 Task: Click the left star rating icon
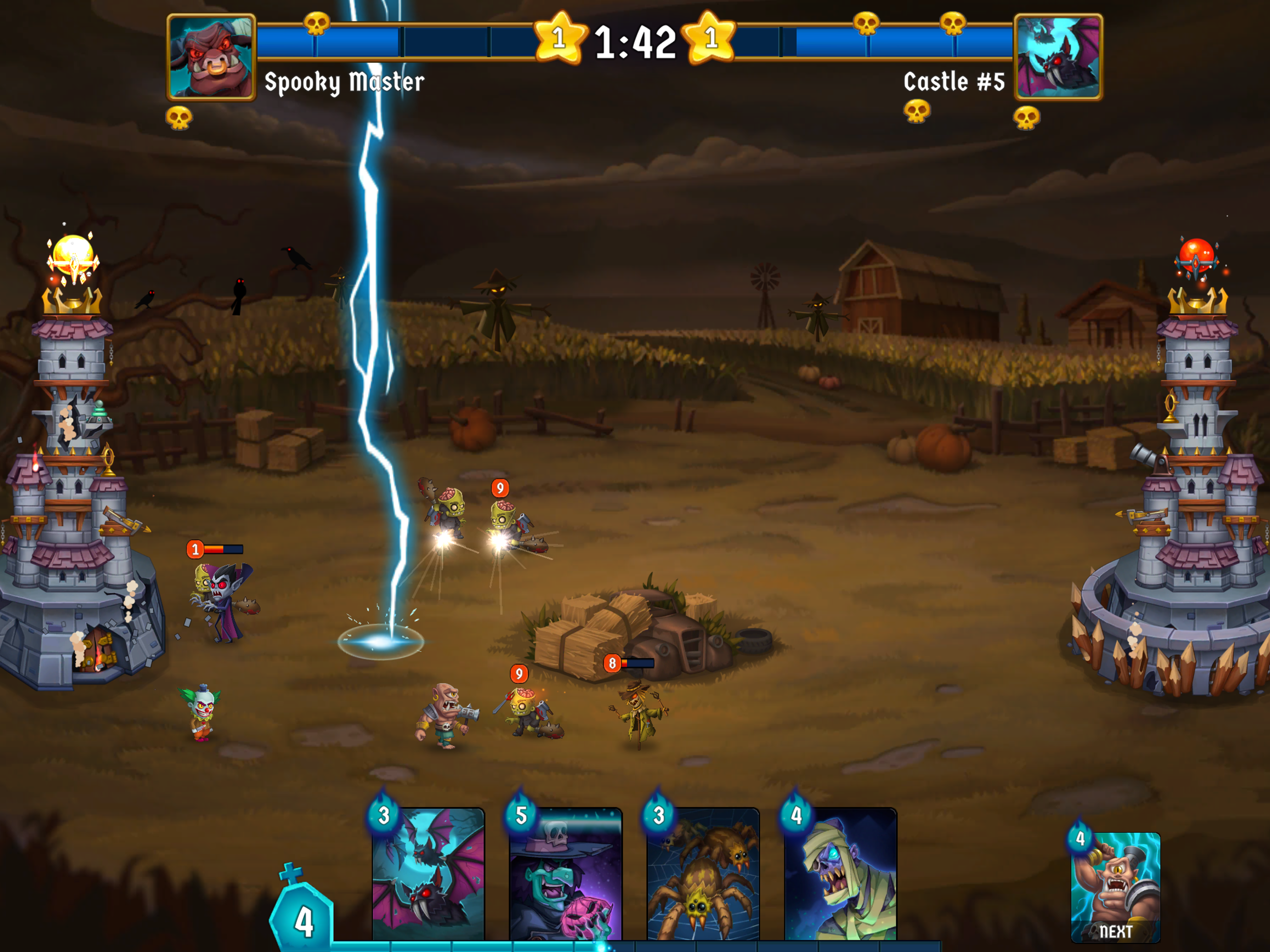tap(559, 39)
